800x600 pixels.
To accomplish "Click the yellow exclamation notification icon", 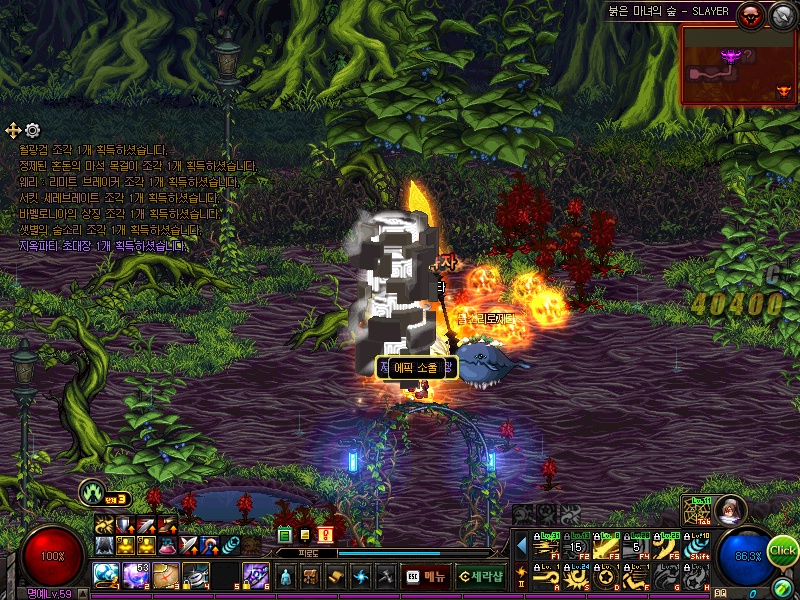I will (x=325, y=535).
